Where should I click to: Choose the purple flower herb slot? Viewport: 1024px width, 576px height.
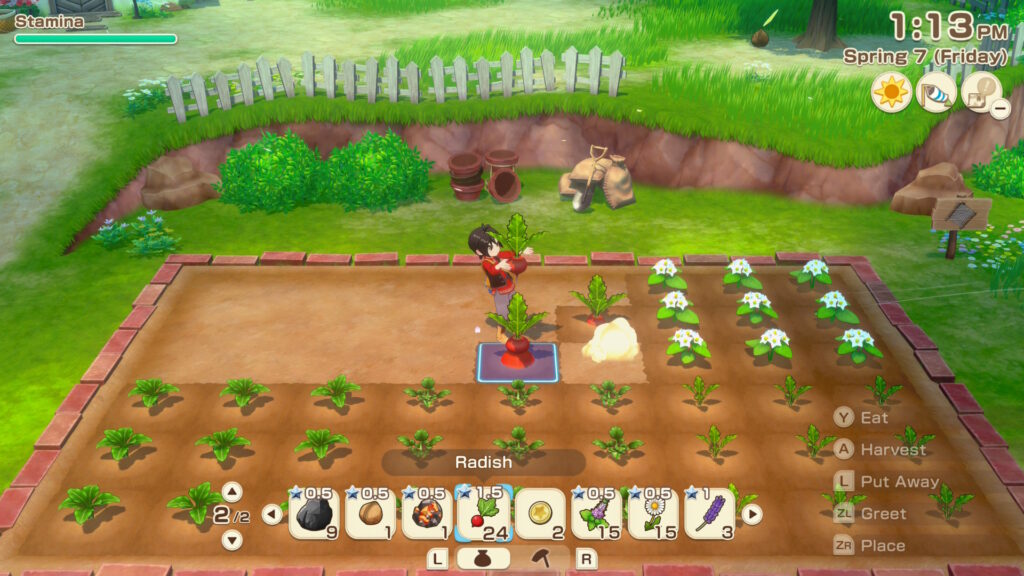(x=597, y=514)
